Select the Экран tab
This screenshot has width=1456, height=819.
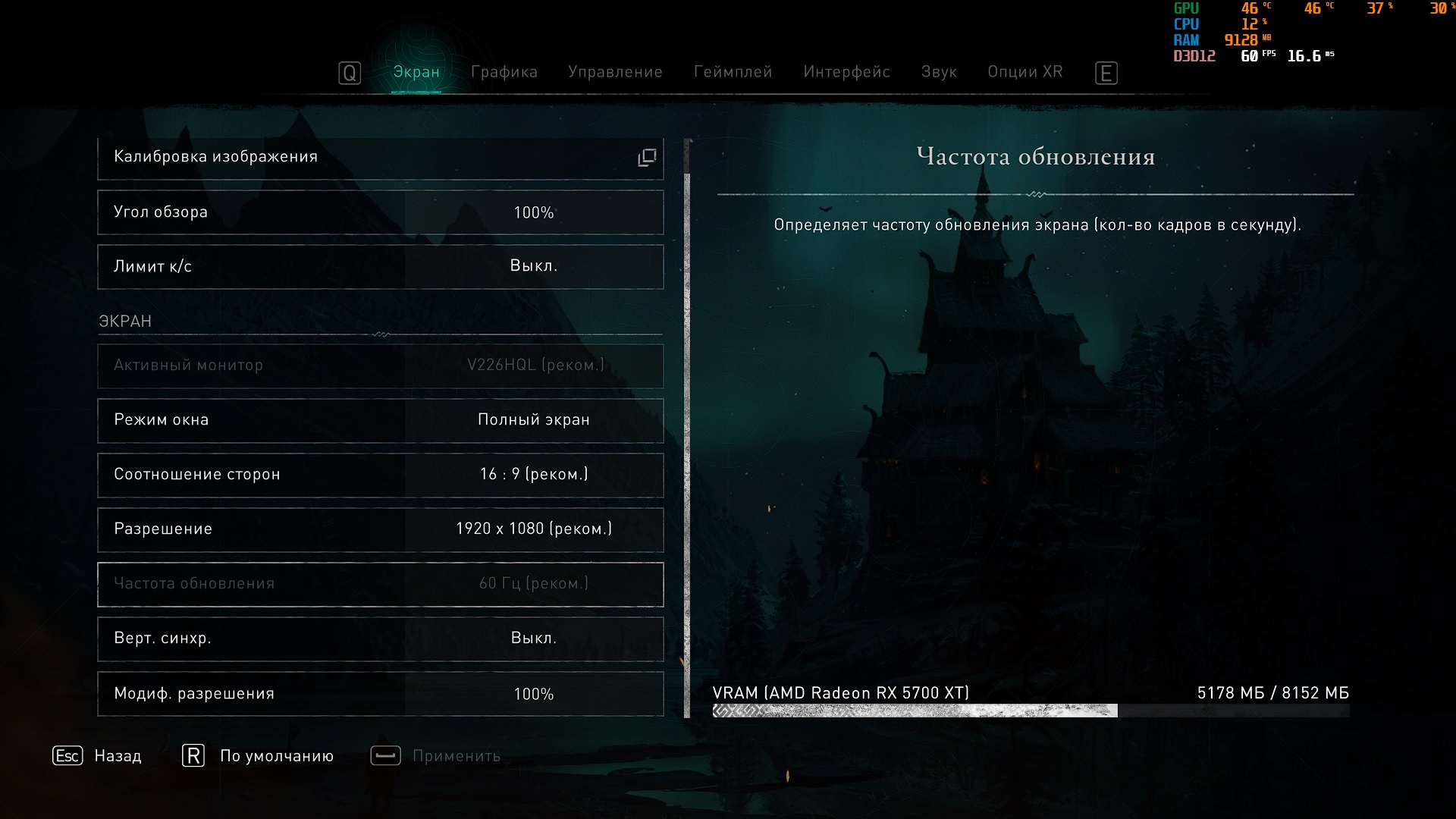[x=416, y=72]
